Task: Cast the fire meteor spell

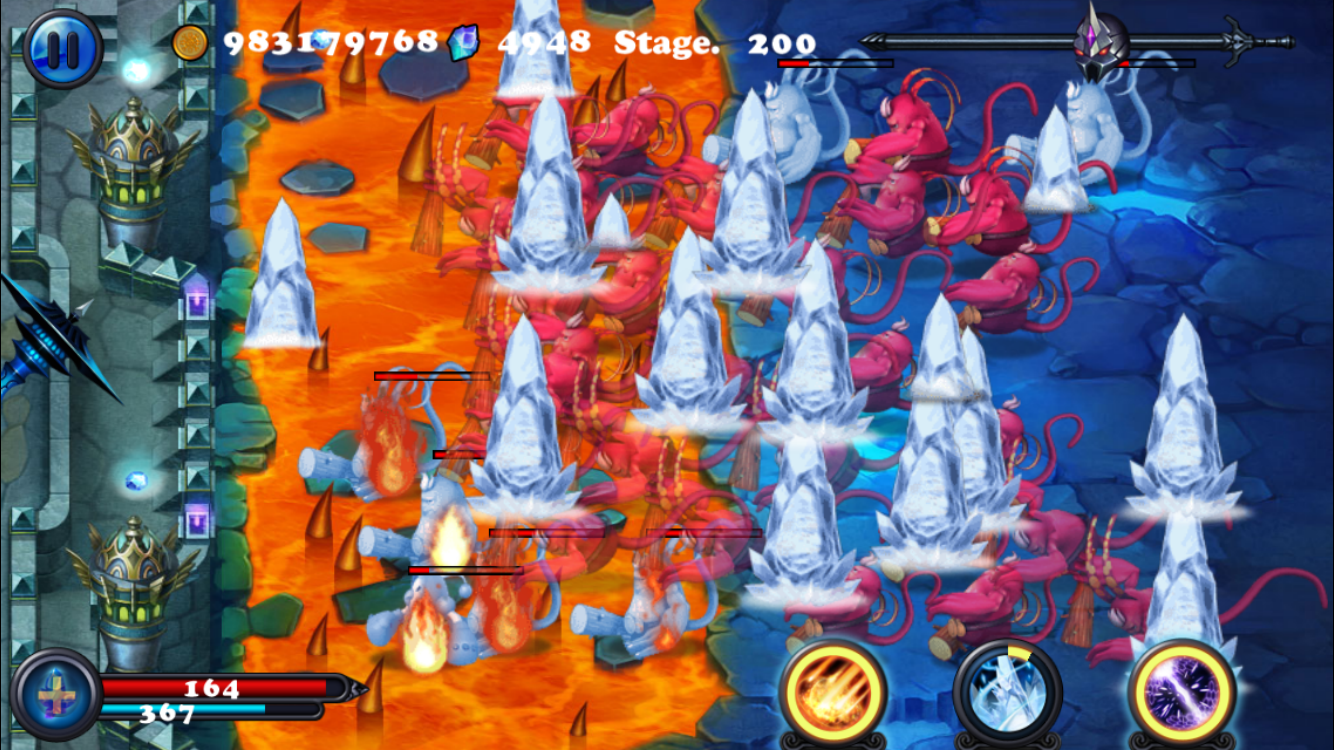Action: (832, 690)
